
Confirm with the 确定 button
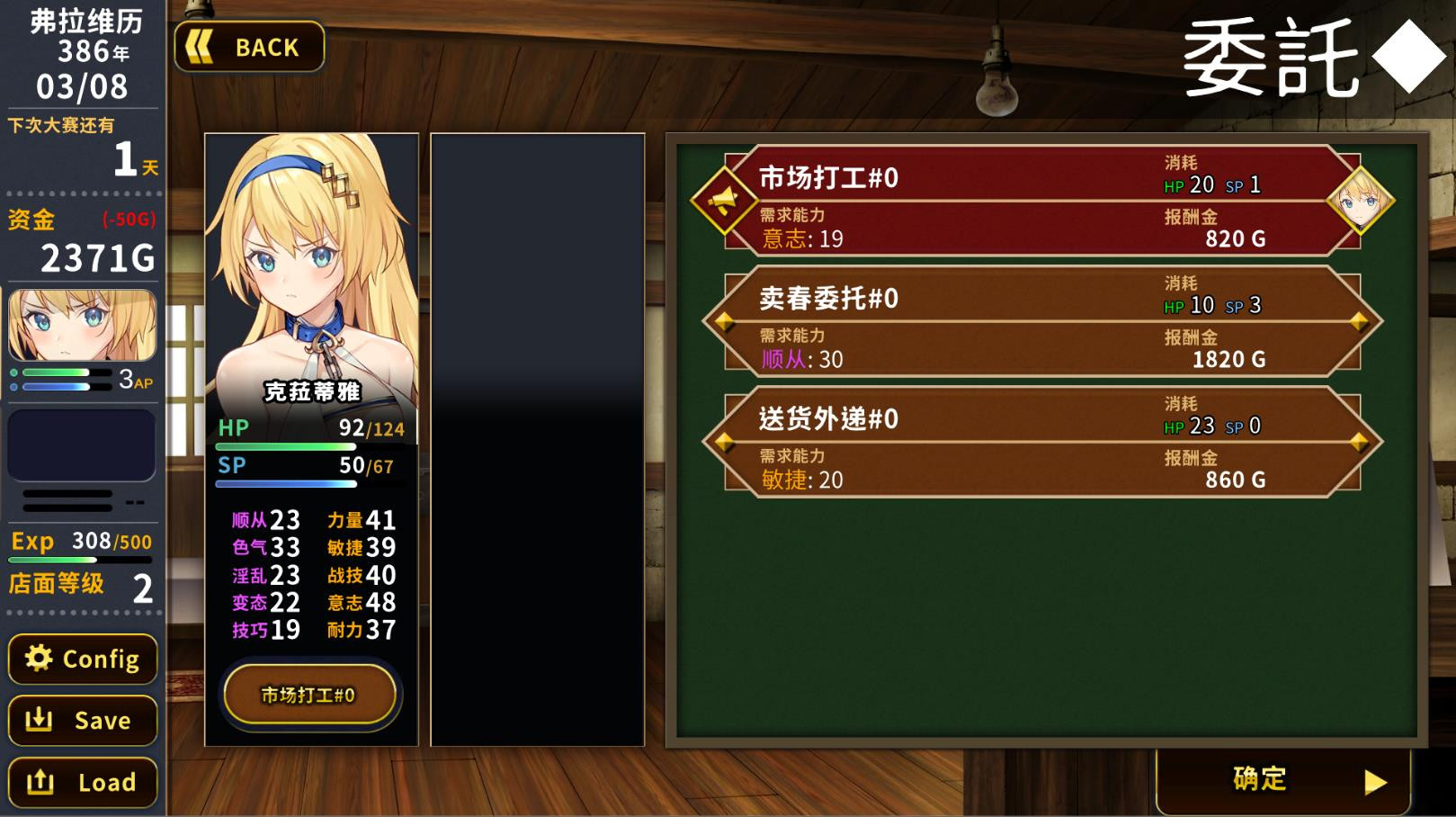(1259, 779)
